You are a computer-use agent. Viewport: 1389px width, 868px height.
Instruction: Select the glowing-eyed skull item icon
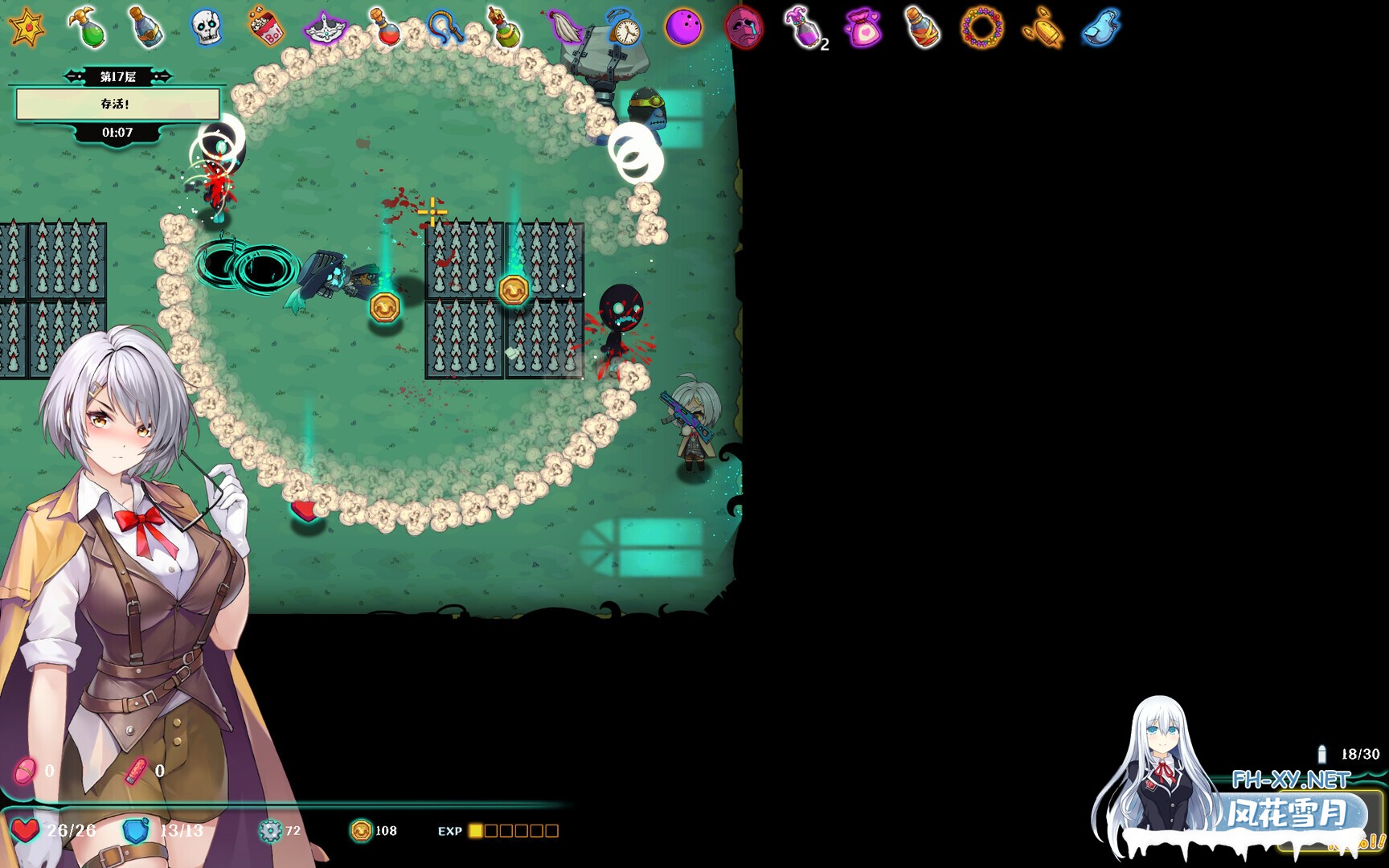(206, 27)
